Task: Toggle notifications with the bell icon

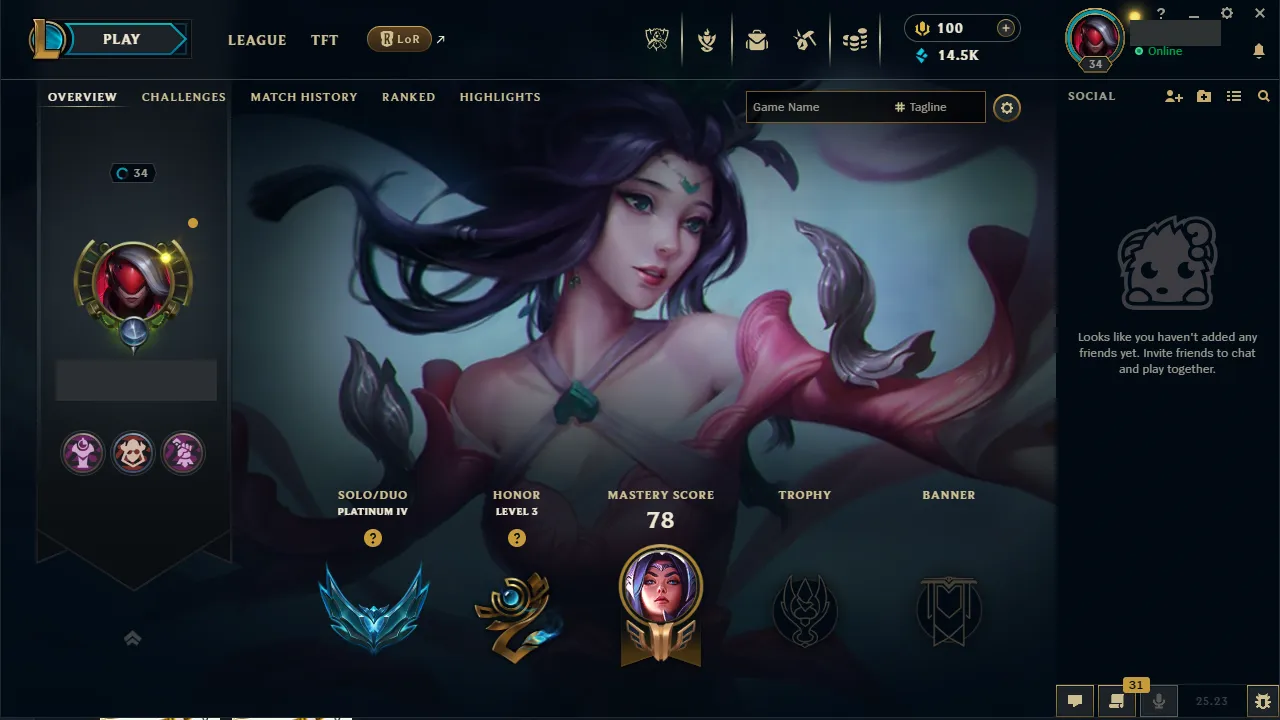Action: pyautogui.click(x=1258, y=50)
